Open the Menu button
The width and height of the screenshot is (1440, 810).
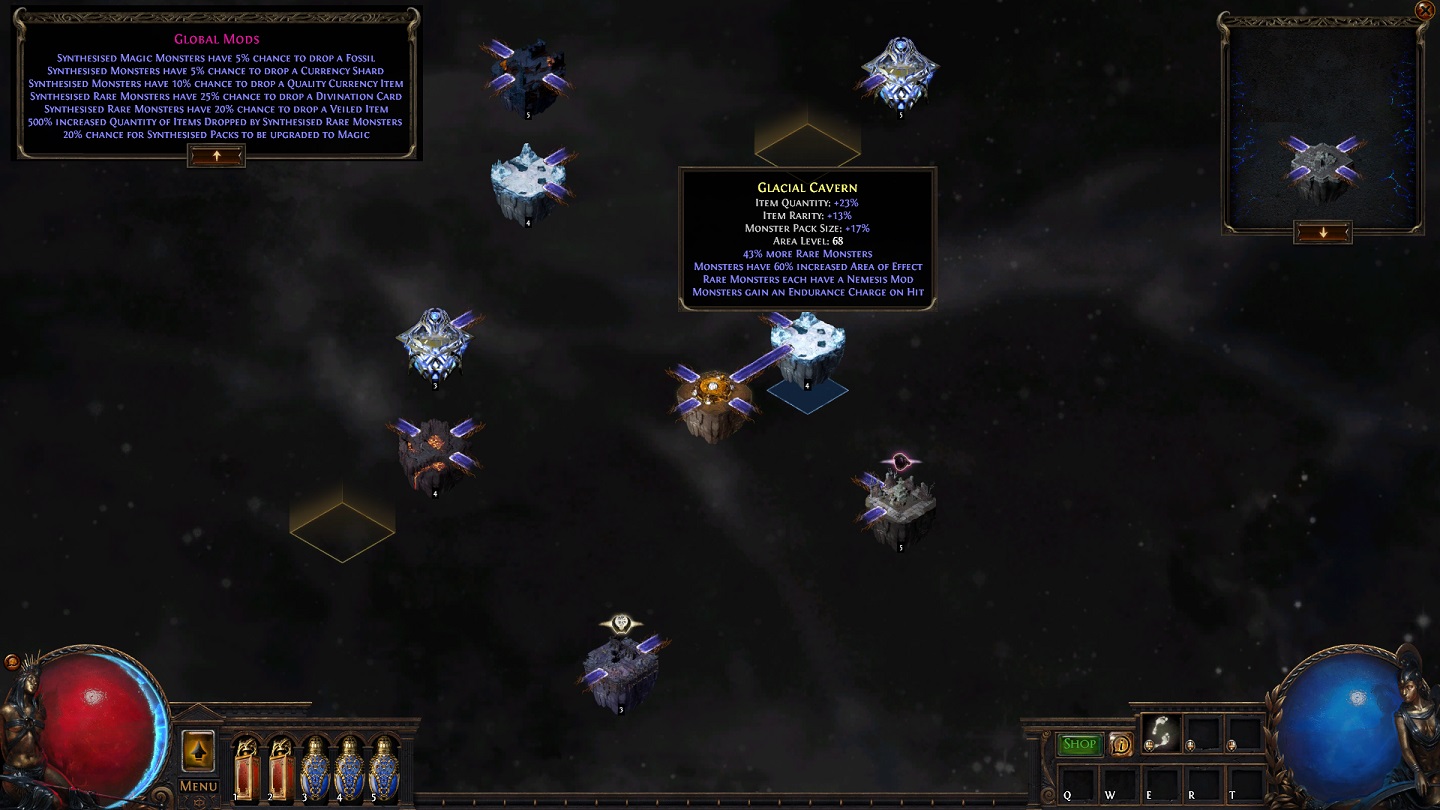pyautogui.click(x=198, y=786)
